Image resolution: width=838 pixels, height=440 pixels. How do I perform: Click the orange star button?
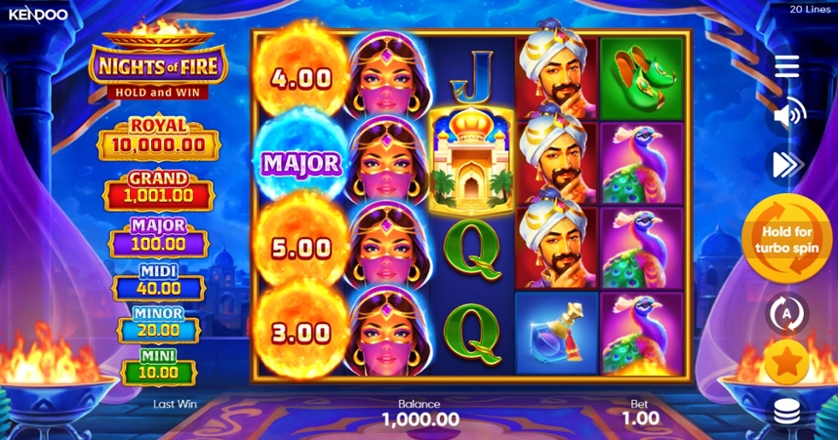pyautogui.click(x=787, y=361)
